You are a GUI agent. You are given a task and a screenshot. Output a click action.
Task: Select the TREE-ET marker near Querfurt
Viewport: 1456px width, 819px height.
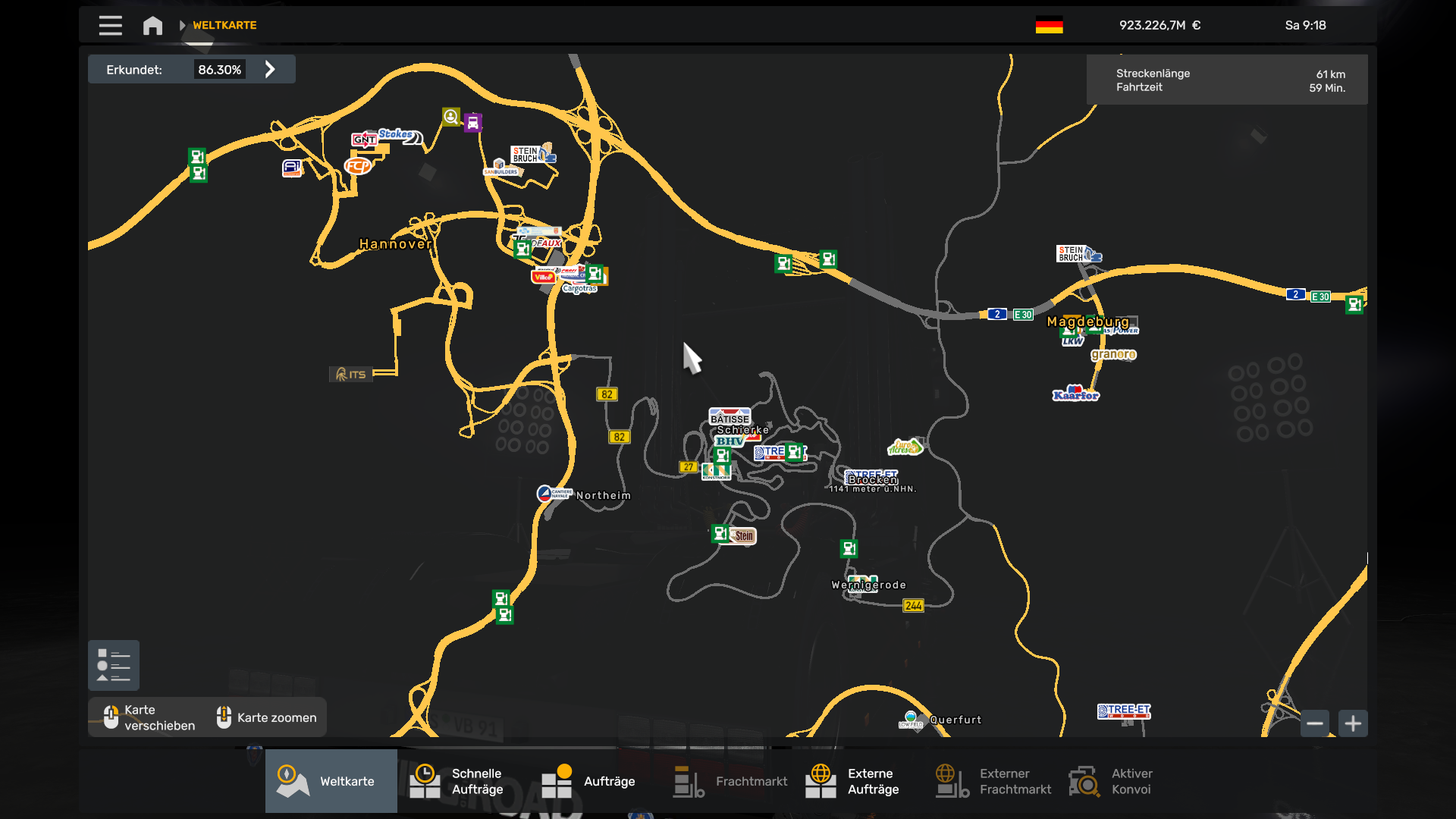[1124, 712]
